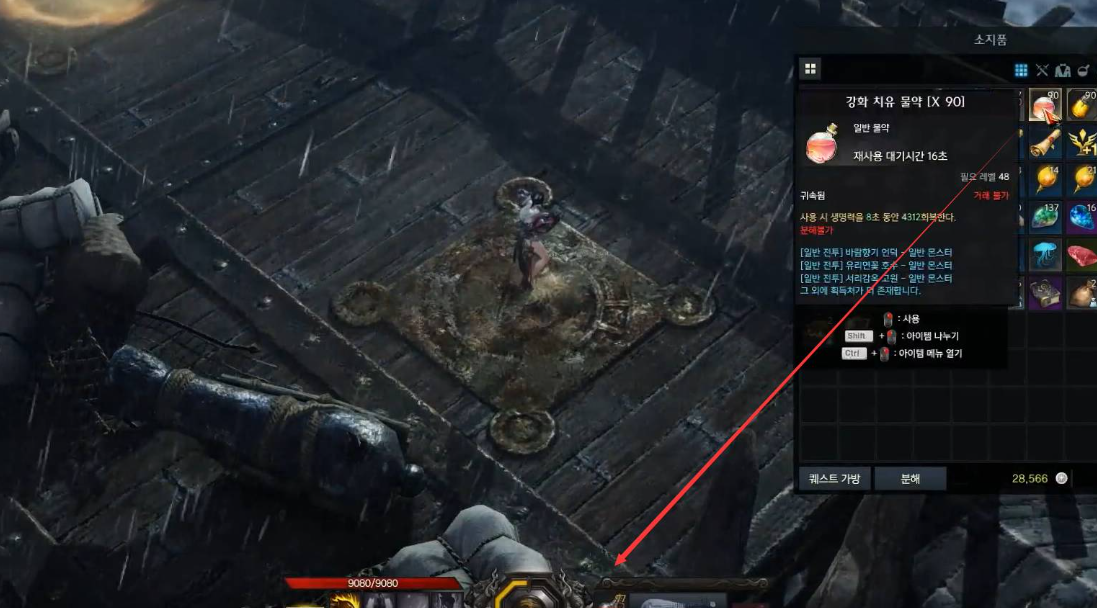Switch to the blue grid all-items tab
1097x608 pixels.
pos(1021,70)
